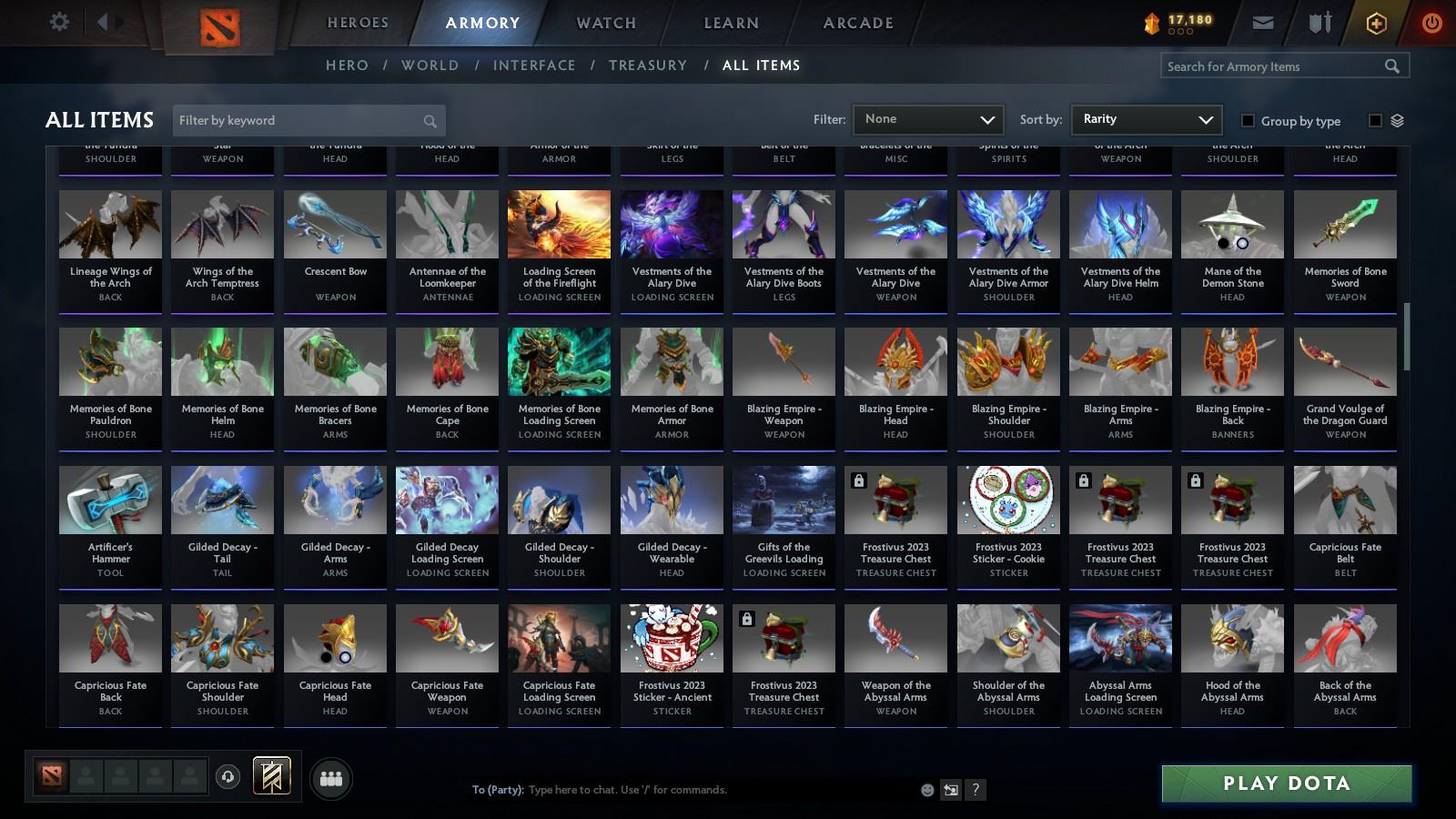
Task: Open the emoticon picker in chat
Action: coord(926,790)
